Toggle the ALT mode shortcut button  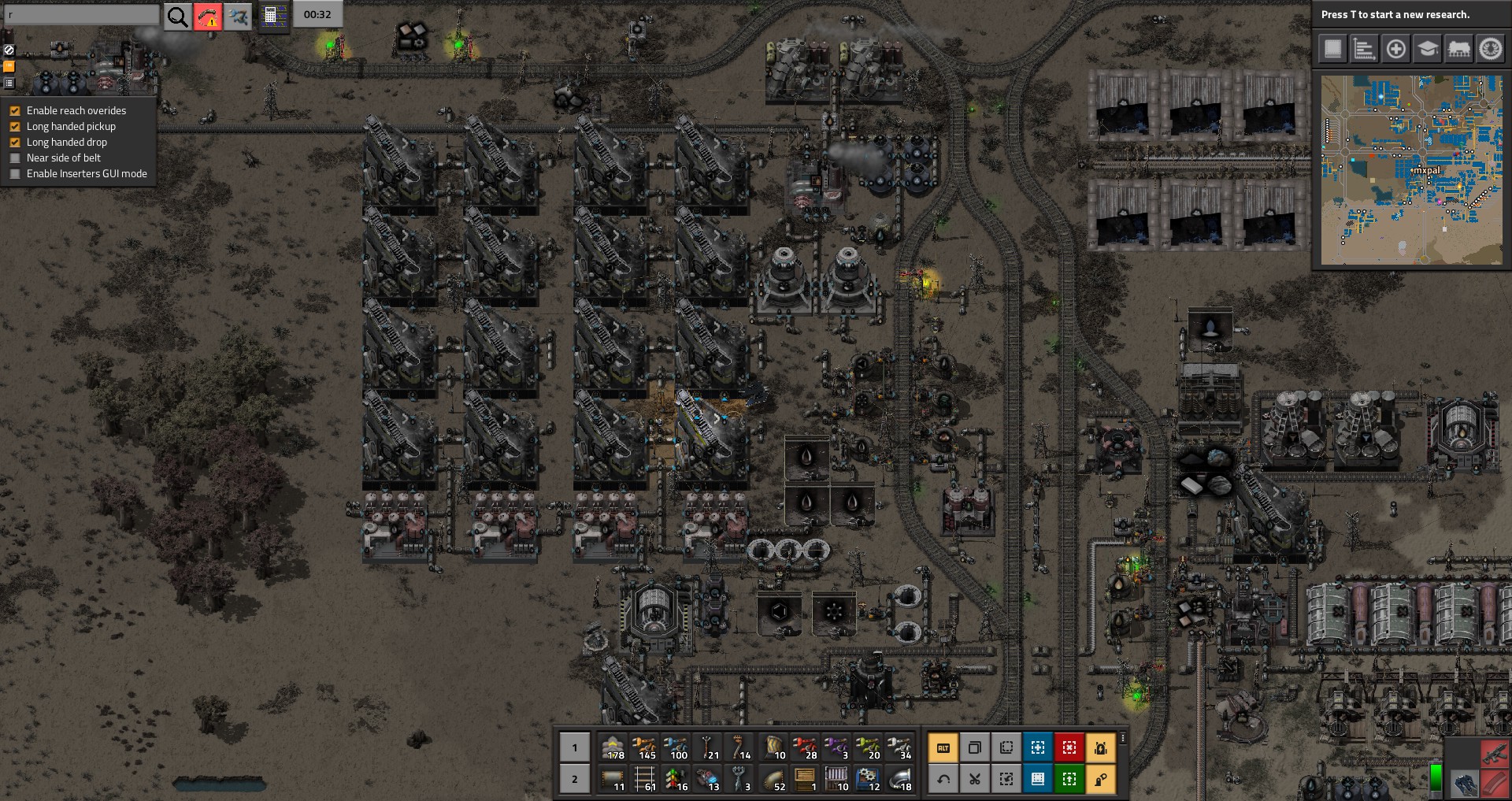[943, 747]
